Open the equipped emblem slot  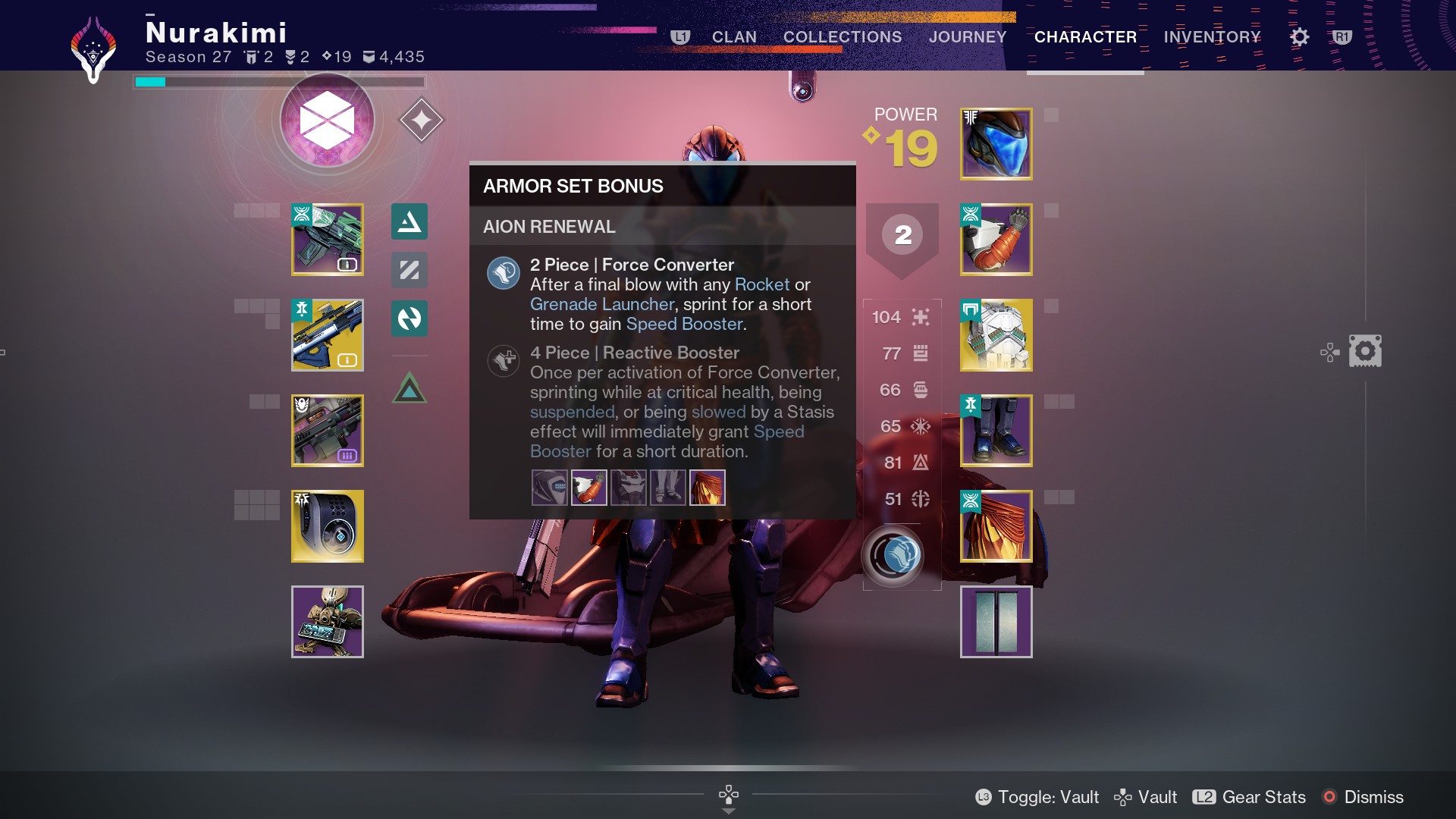coord(996,622)
